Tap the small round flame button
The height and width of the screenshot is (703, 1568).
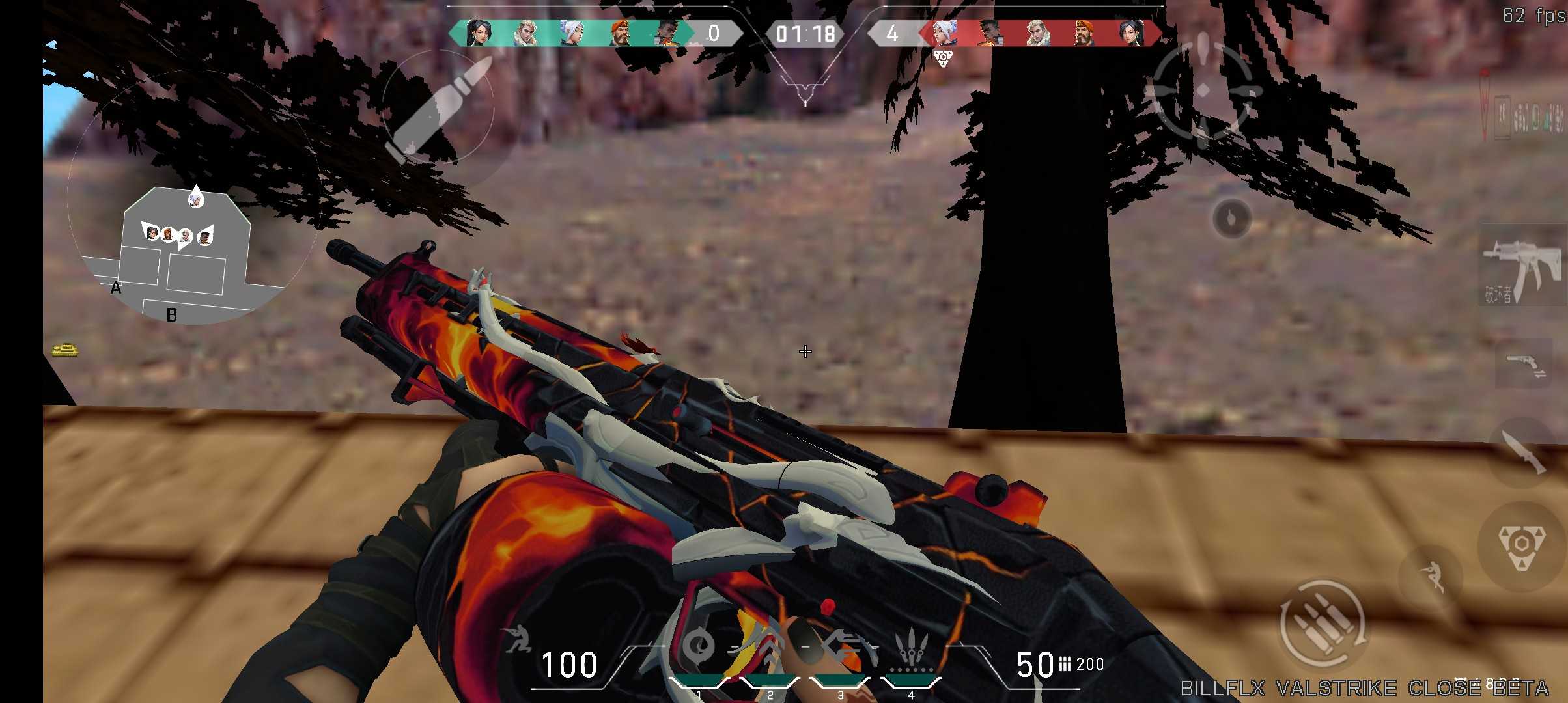pyautogui.click(x=1231, y=219)
